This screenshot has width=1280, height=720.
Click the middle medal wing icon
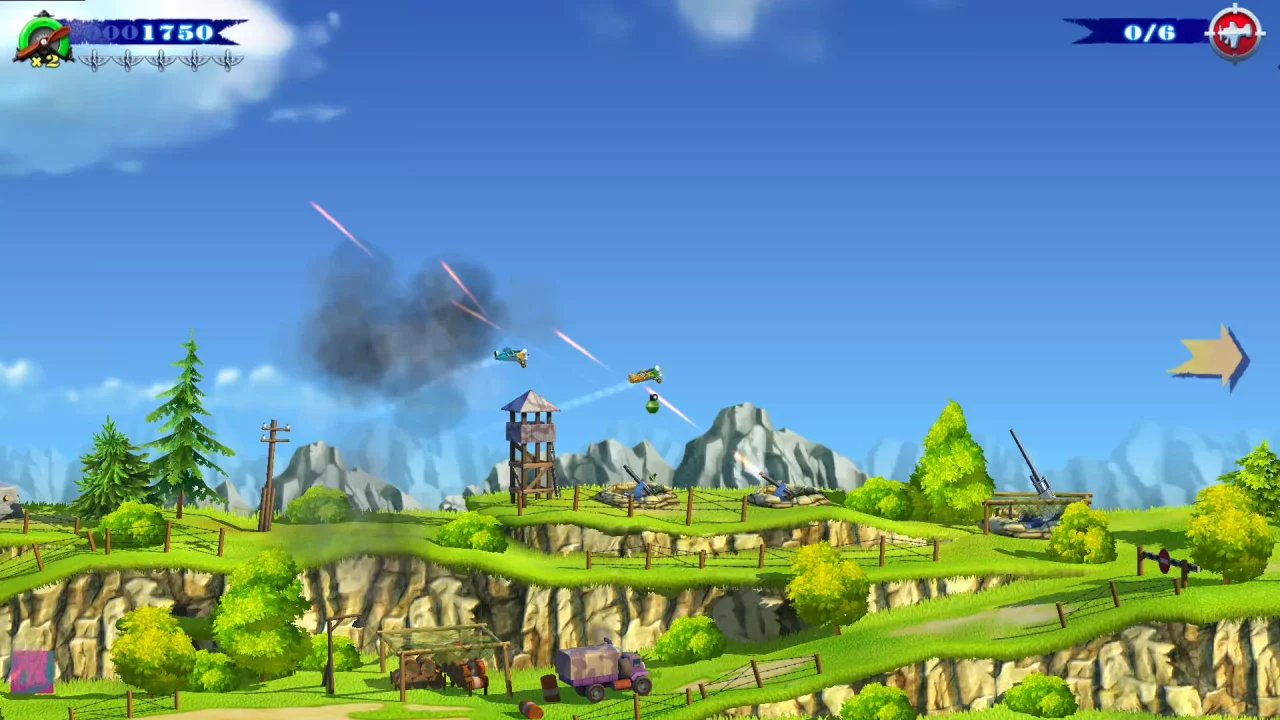[x=161, y=60]
